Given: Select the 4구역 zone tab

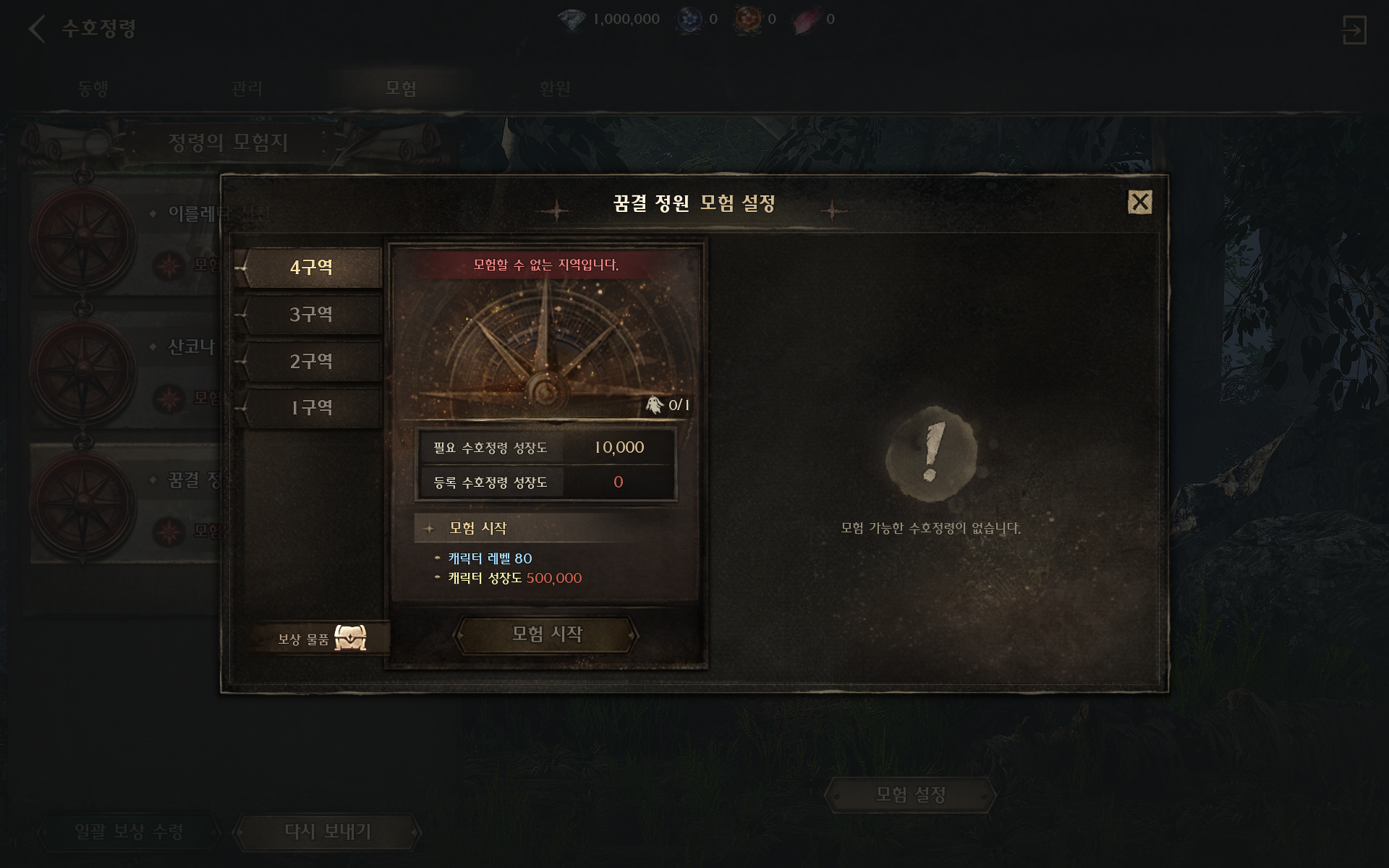Looking at the screenshot, I should click(x=311, y=268).
